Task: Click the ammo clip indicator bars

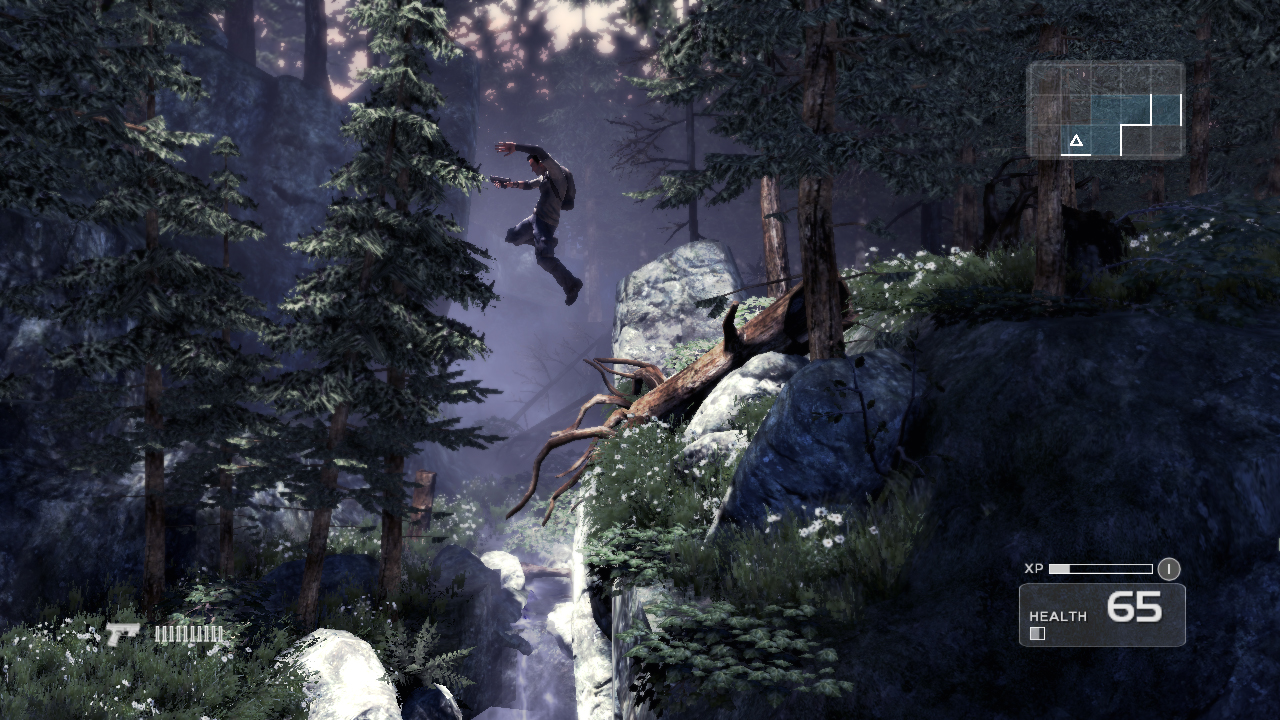Action: pos(190,633)
